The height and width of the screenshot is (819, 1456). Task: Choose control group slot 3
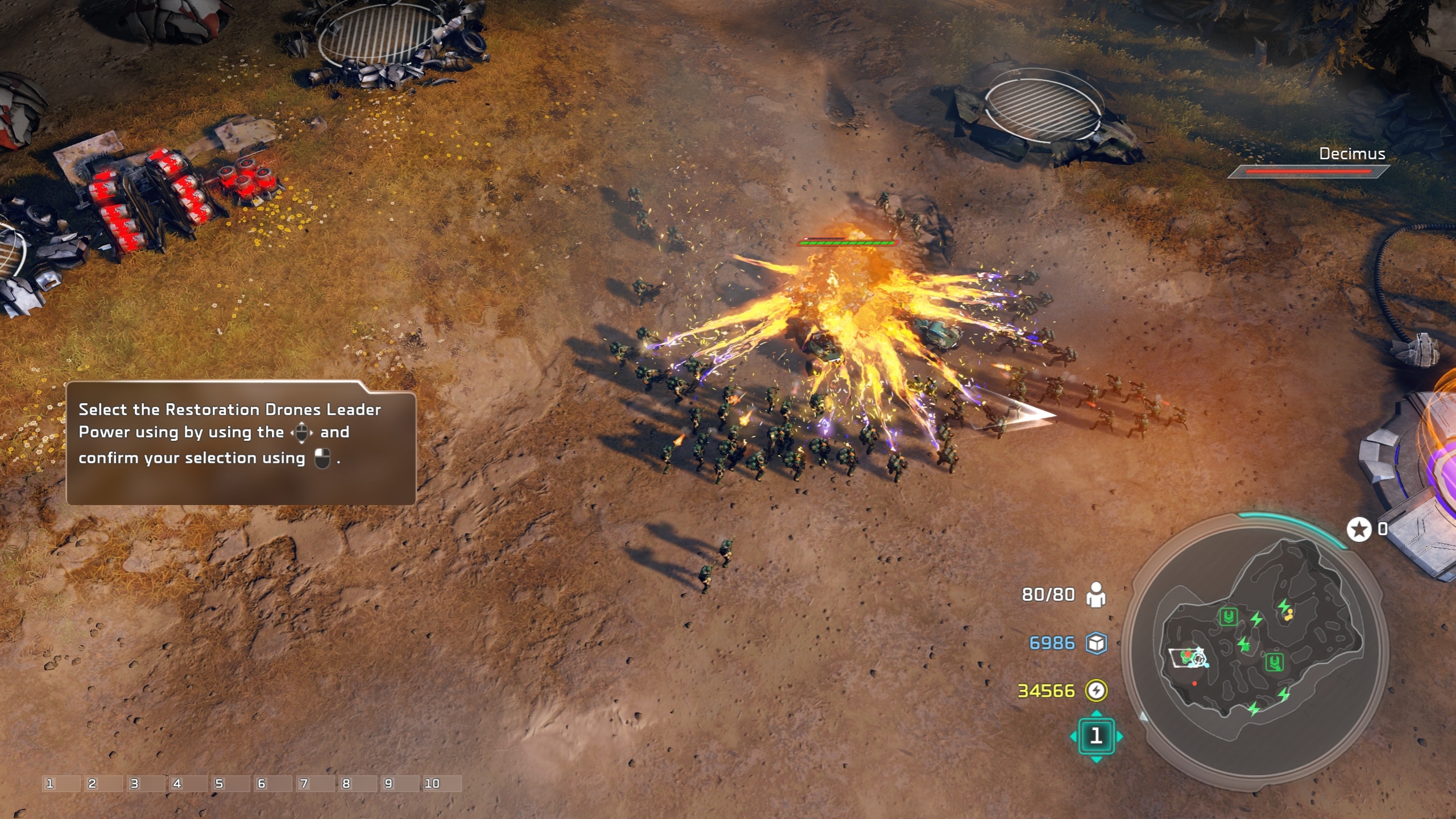click(x=146, y=784)
